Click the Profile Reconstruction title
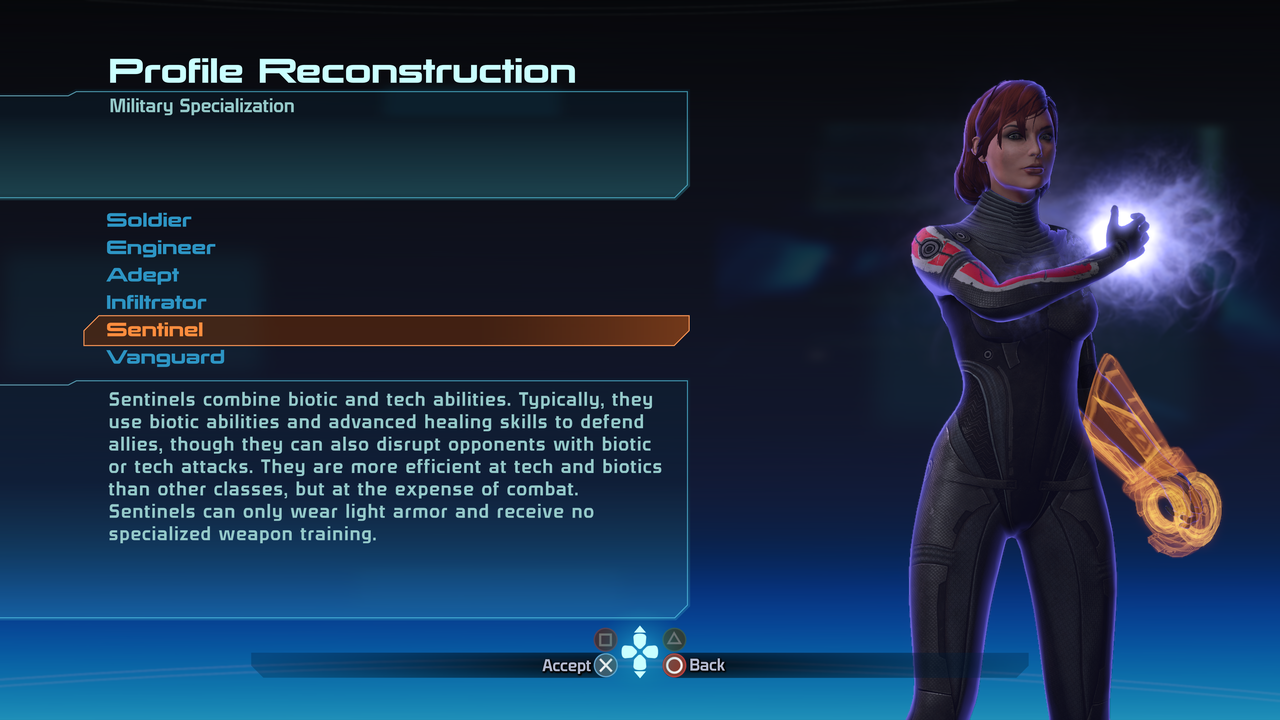Viewport: 1280px width, 720px height. click(x=342, y=70)
